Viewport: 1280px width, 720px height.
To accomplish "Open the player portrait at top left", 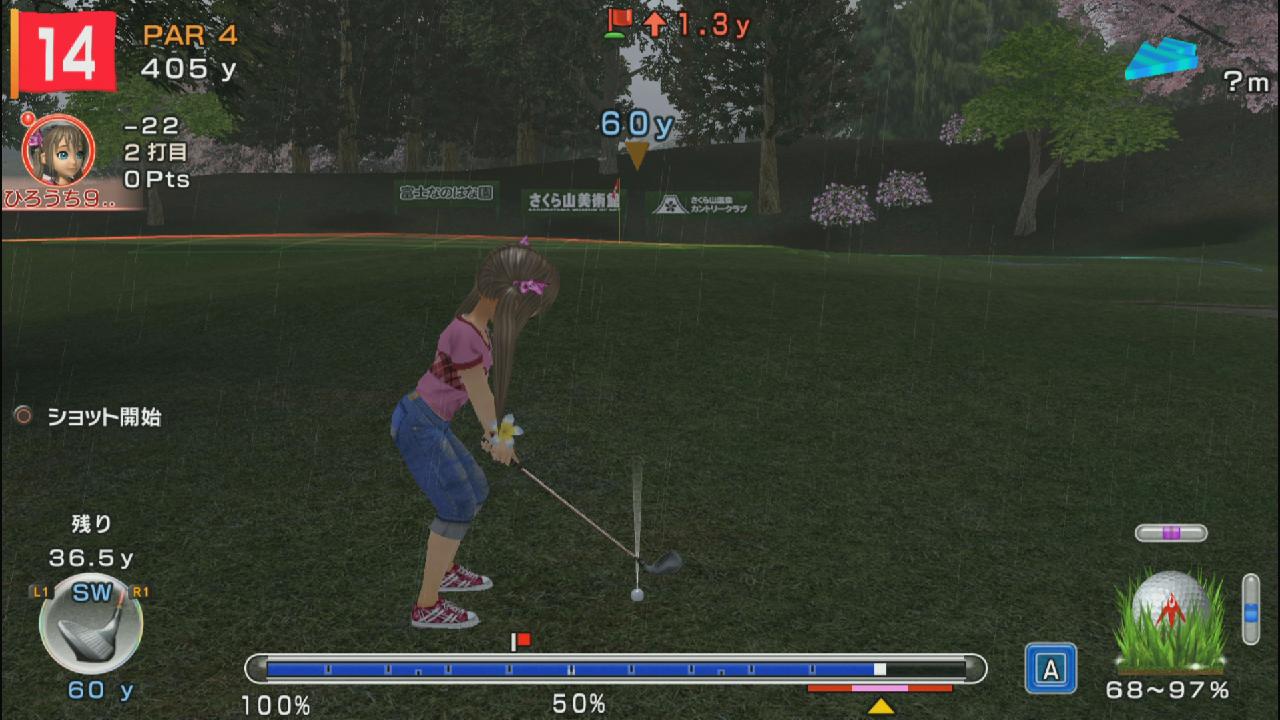I will coord(58,150).
